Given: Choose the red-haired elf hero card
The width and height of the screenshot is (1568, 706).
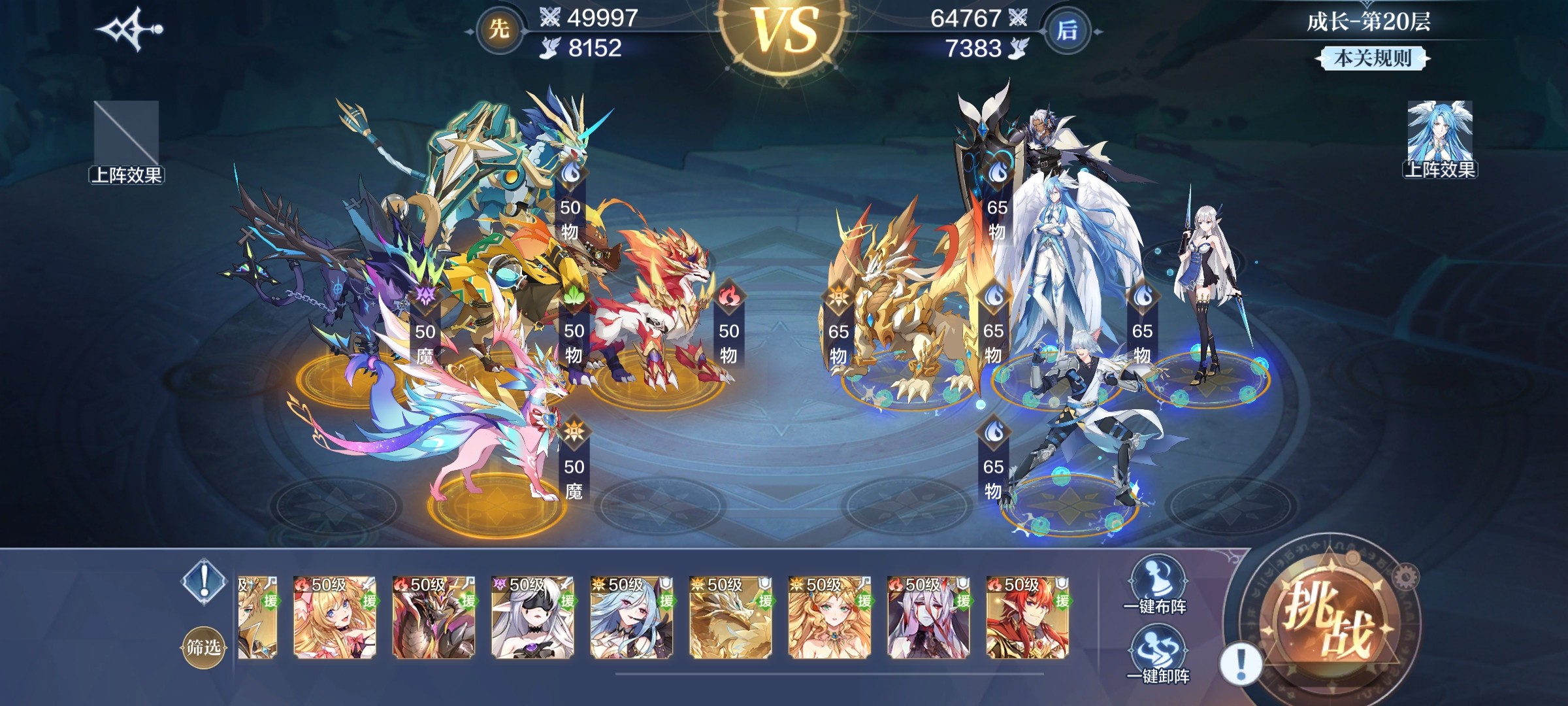Looking at the screenshot, I should pos(1028,618).
